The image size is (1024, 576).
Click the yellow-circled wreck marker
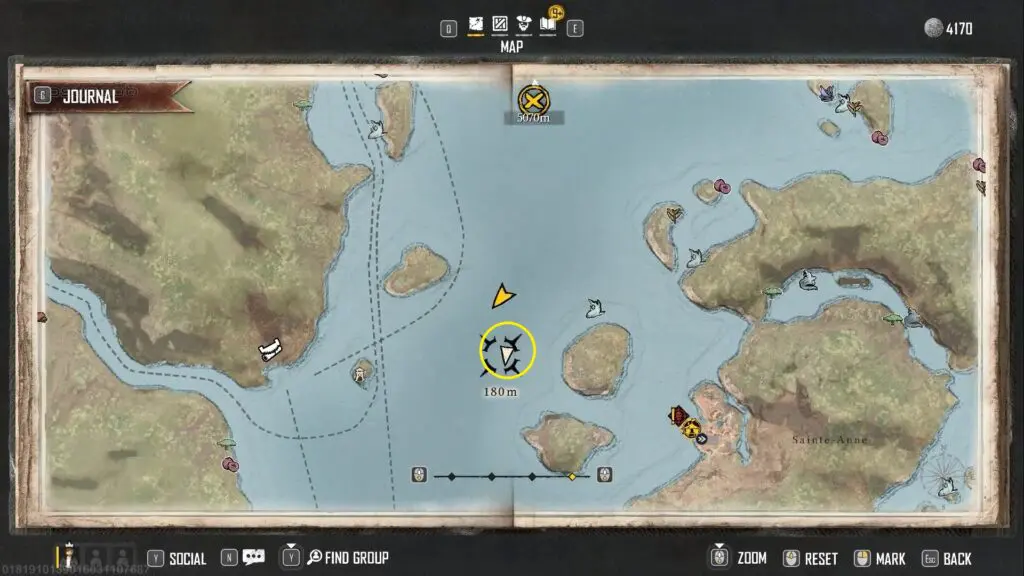point(507,352)
